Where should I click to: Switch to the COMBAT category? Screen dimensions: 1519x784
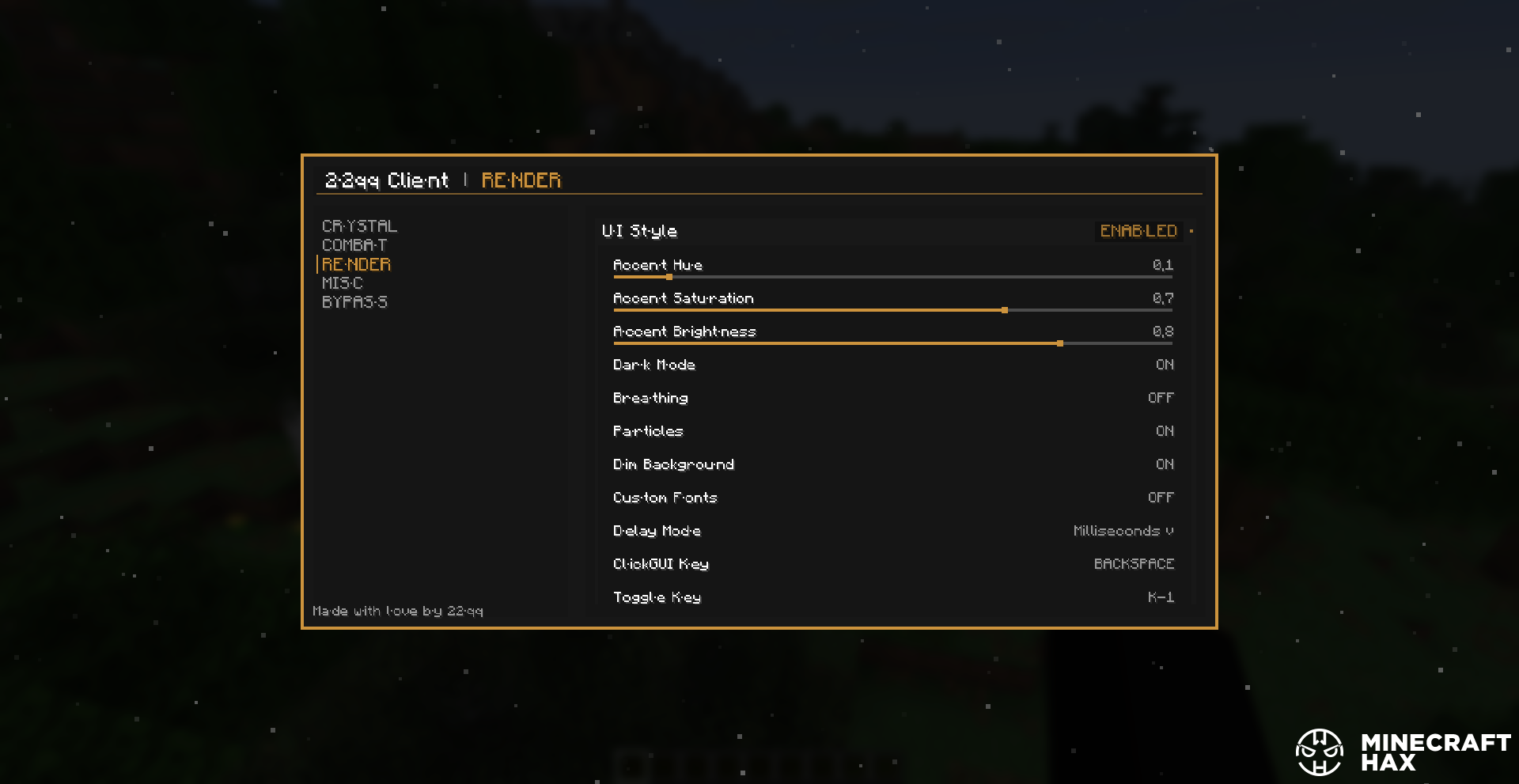(354, 245)
